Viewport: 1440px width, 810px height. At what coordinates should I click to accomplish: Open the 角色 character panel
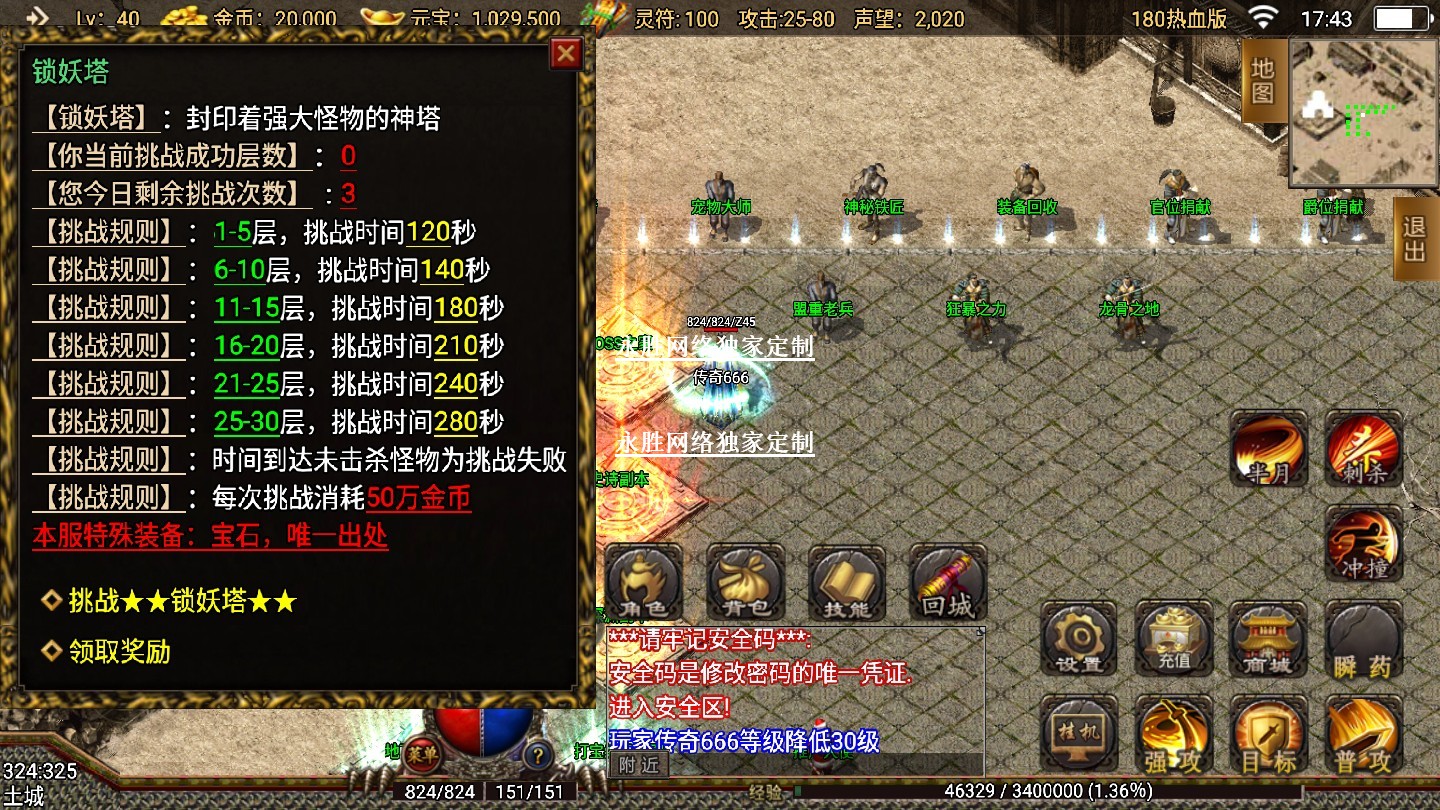click(645, 582)
